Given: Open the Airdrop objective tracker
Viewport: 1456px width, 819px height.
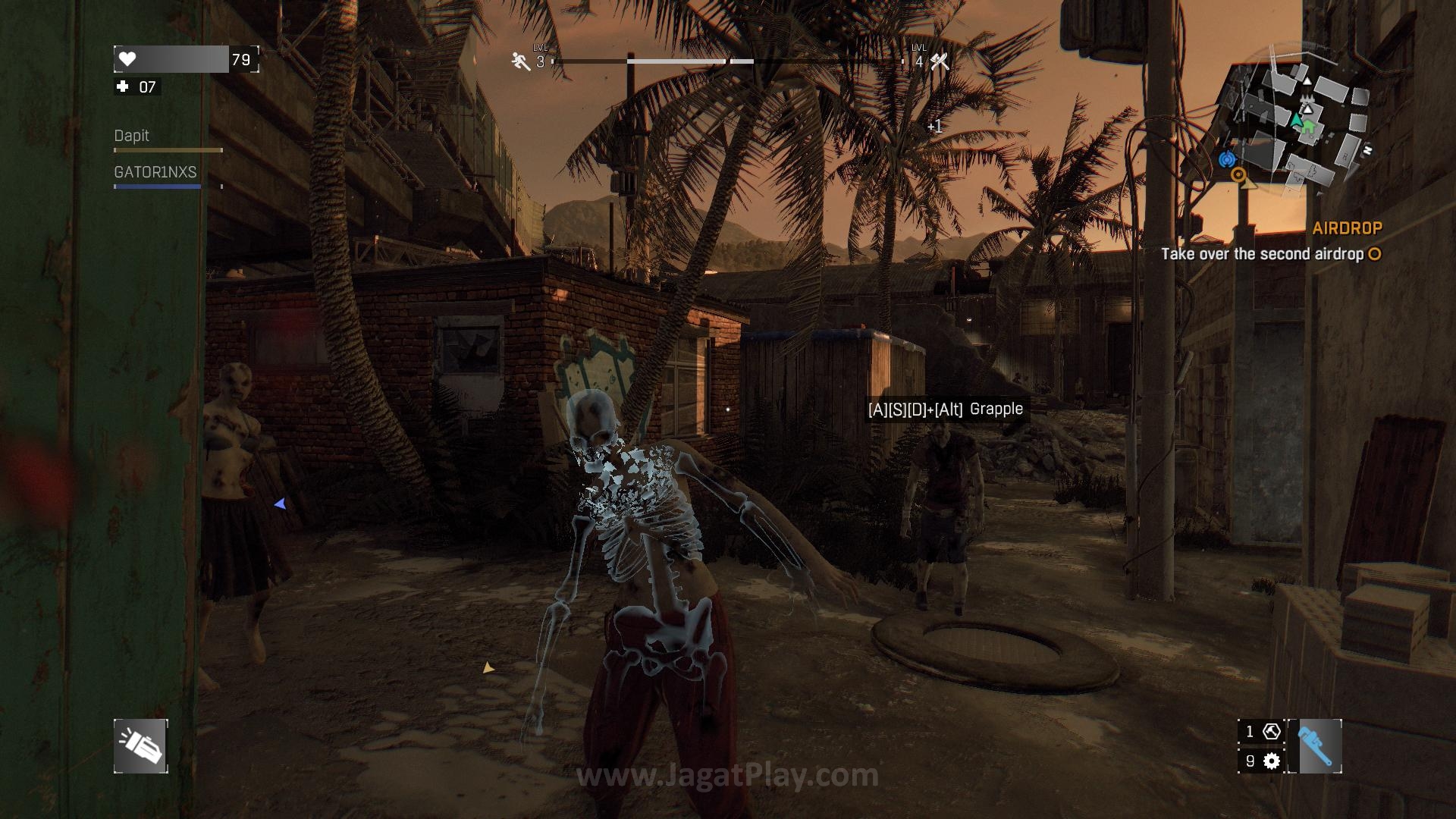Looking at the screenshot, I should [x=1347, y=228].
